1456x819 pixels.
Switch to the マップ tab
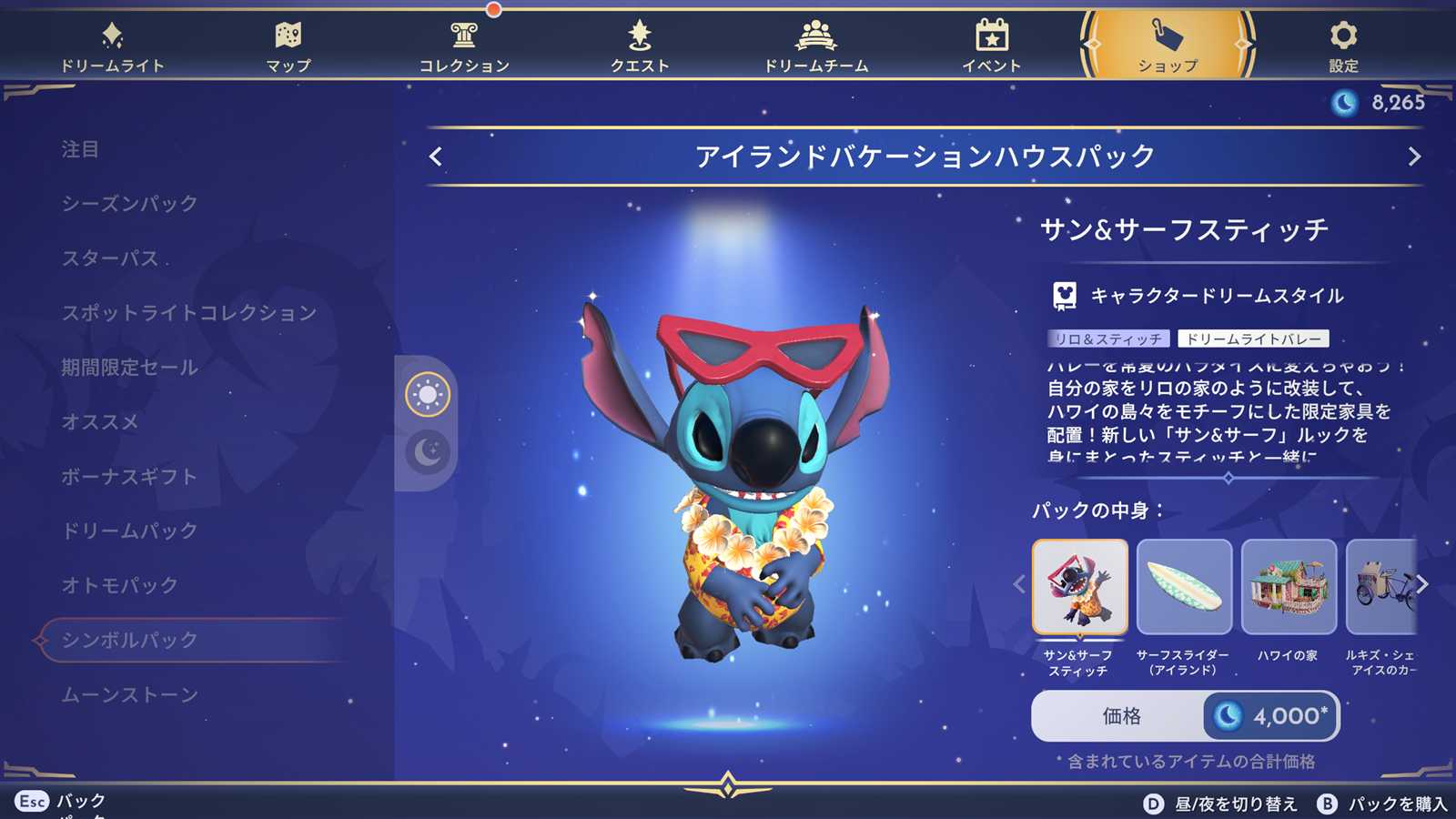288,45
